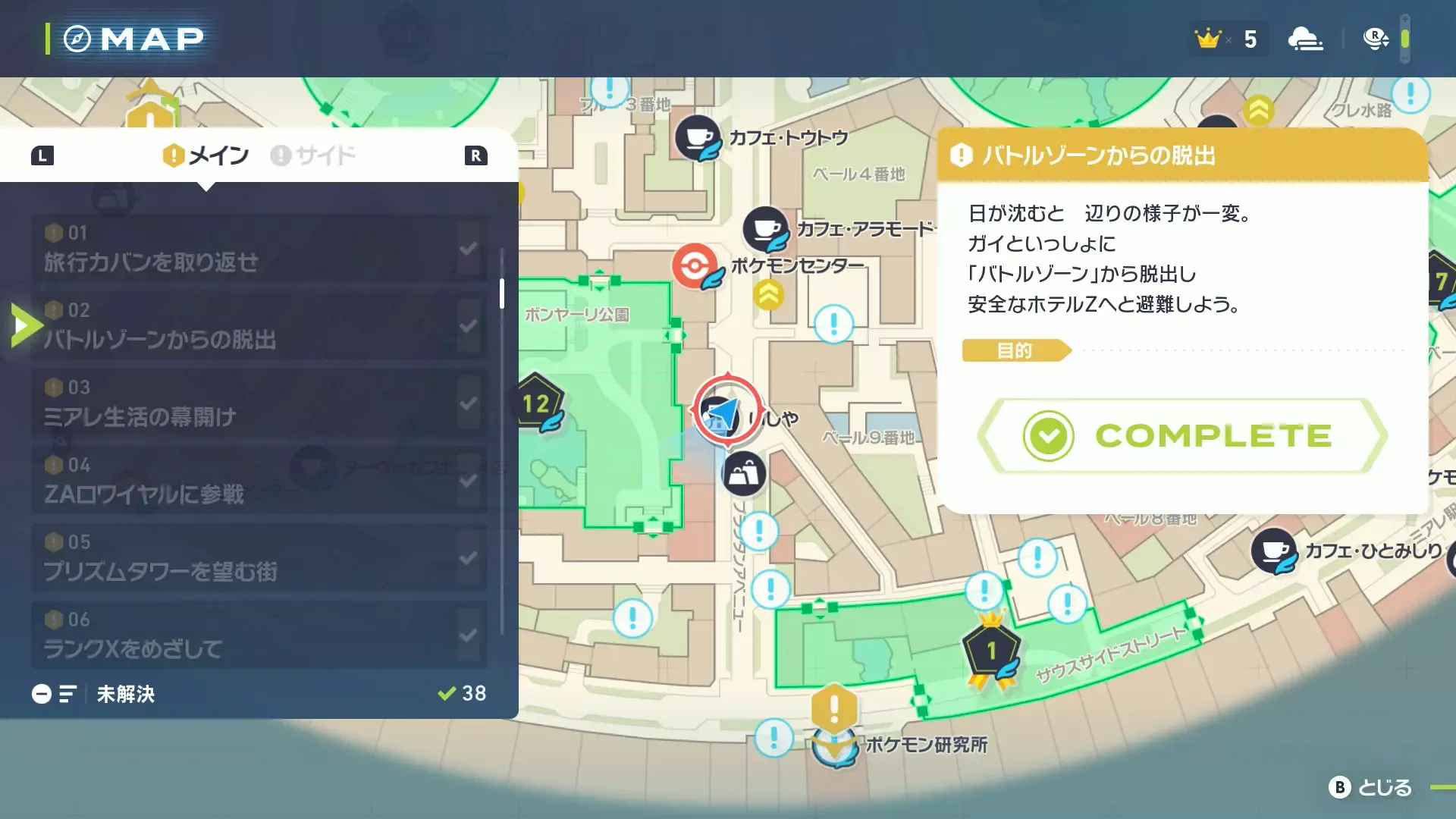Switch to the サイド quest tab

pyautogui.click(x=314, y=155)
